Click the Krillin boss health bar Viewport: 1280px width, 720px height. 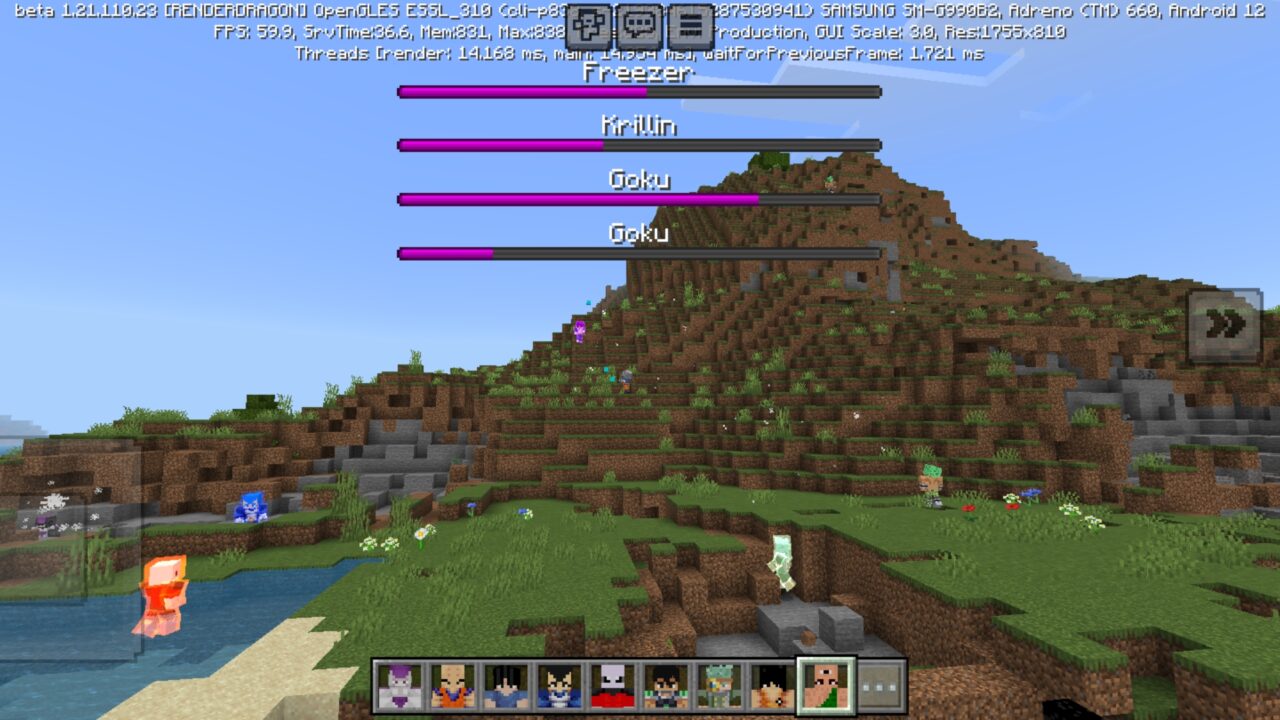tap(638, 145)
